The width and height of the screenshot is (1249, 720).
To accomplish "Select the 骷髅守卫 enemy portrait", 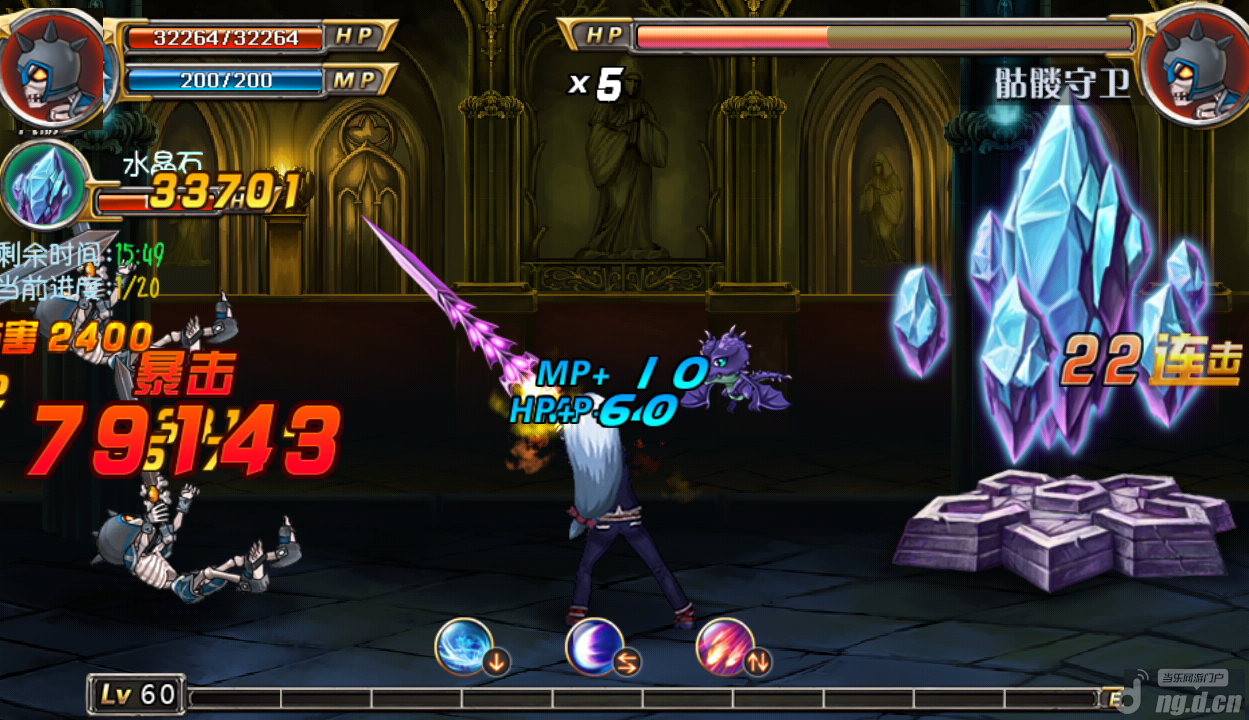I will pyautogui.click(x=1194, y=64).
